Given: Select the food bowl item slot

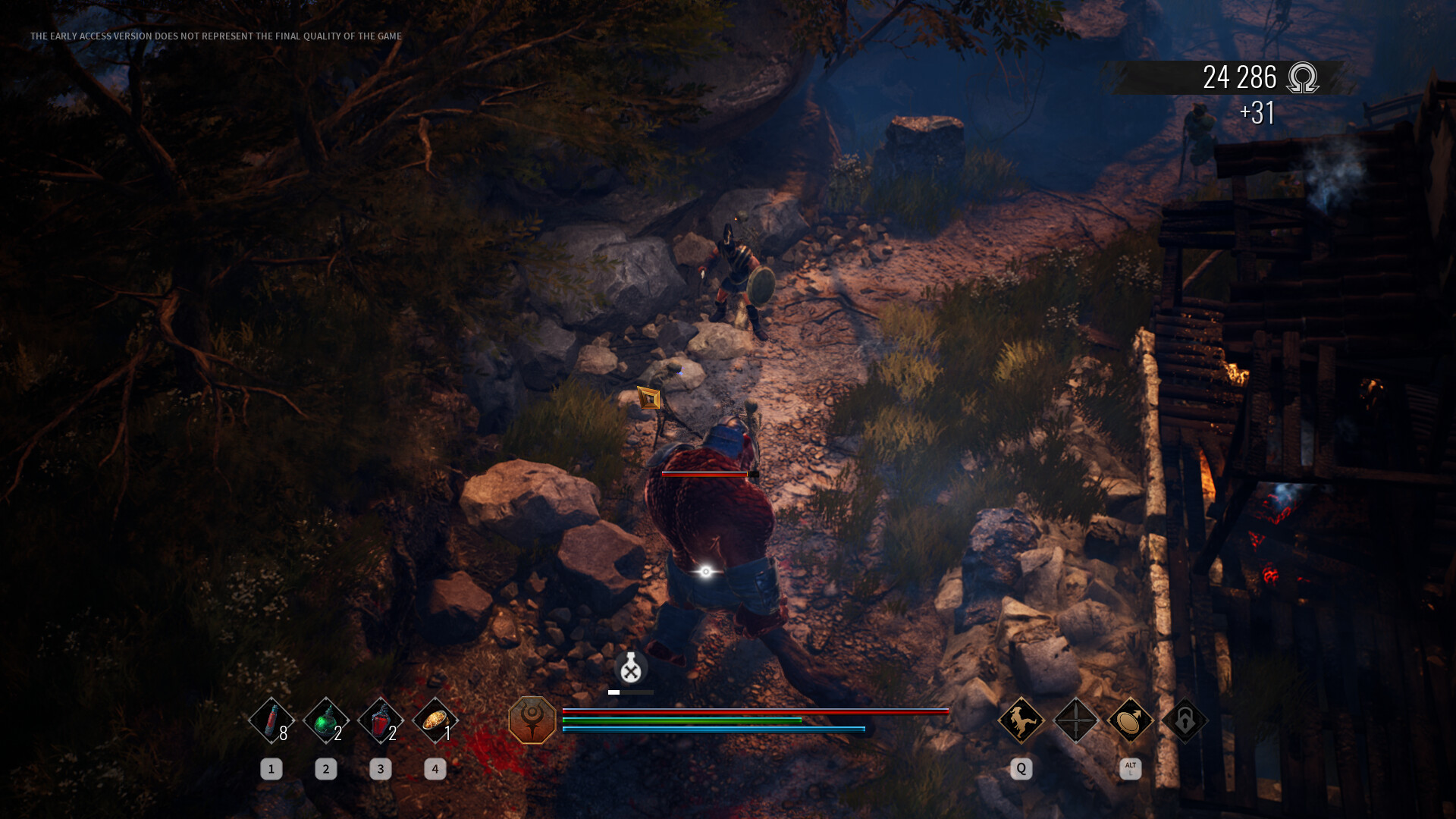Looking at the screenshot, I should pos(435,720).
